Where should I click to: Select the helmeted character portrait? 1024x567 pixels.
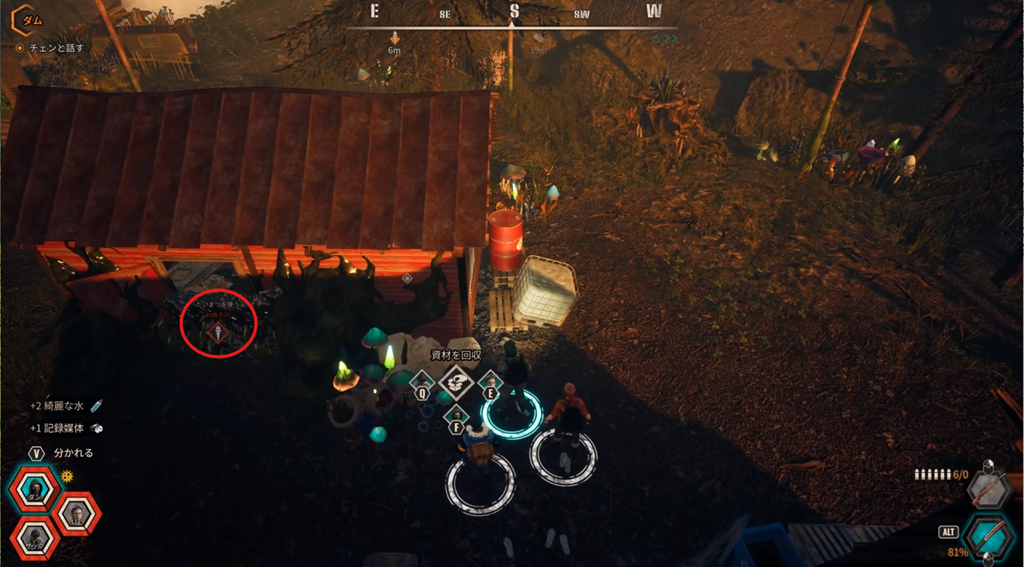click(x=35, y=538)
